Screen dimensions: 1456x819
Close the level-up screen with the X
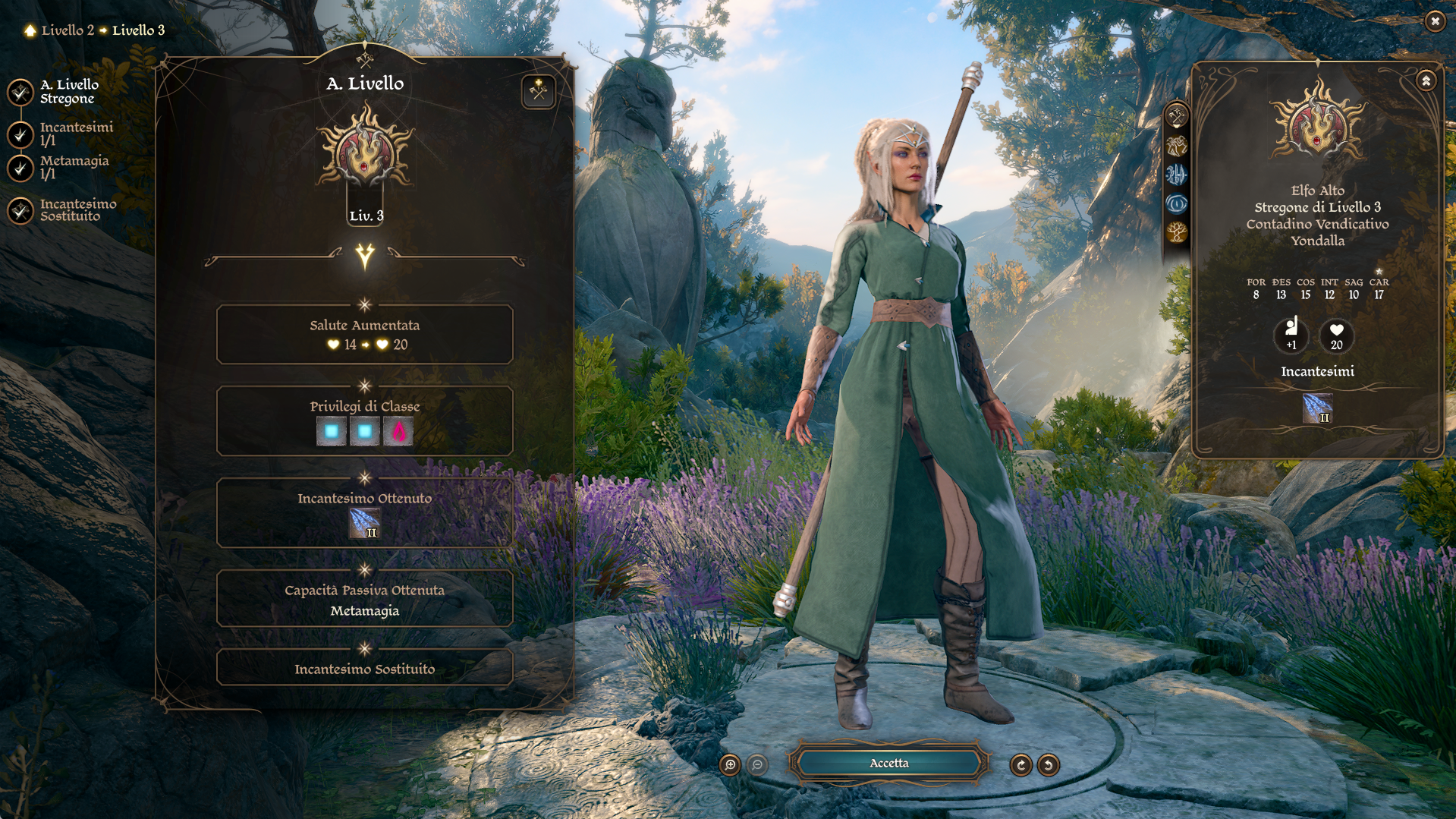click(1435, 21)
